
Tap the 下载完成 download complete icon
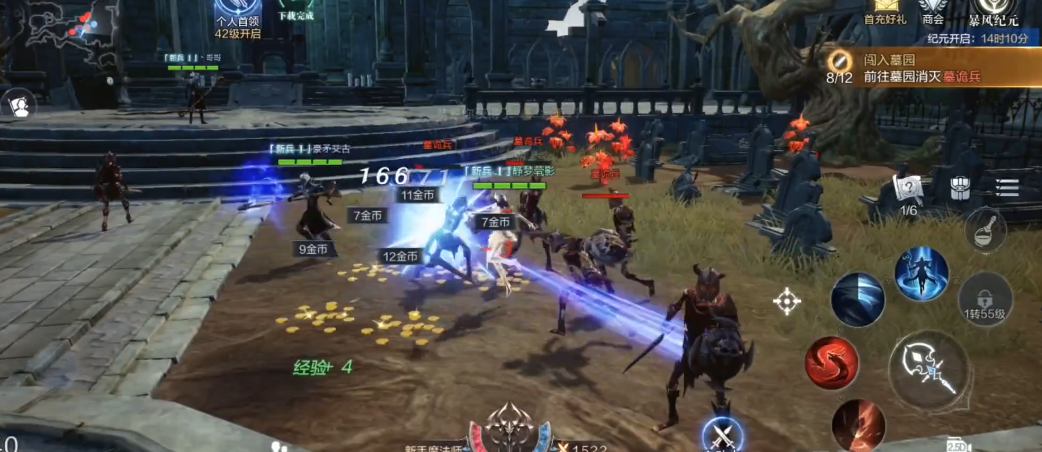(x=295, y=10)
